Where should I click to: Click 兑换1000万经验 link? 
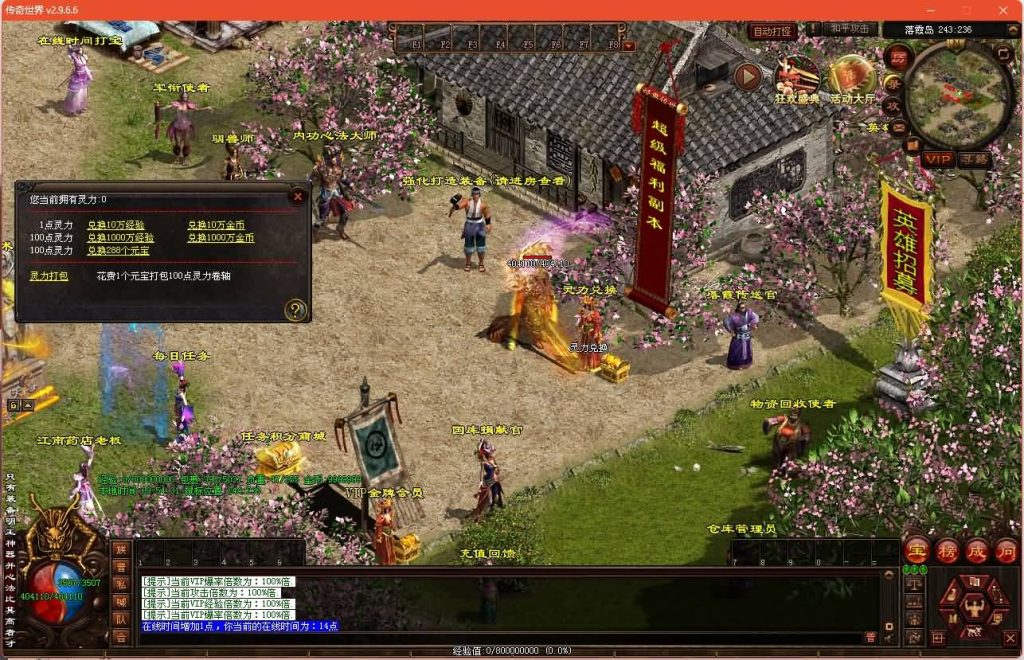(x=120, y=238)
